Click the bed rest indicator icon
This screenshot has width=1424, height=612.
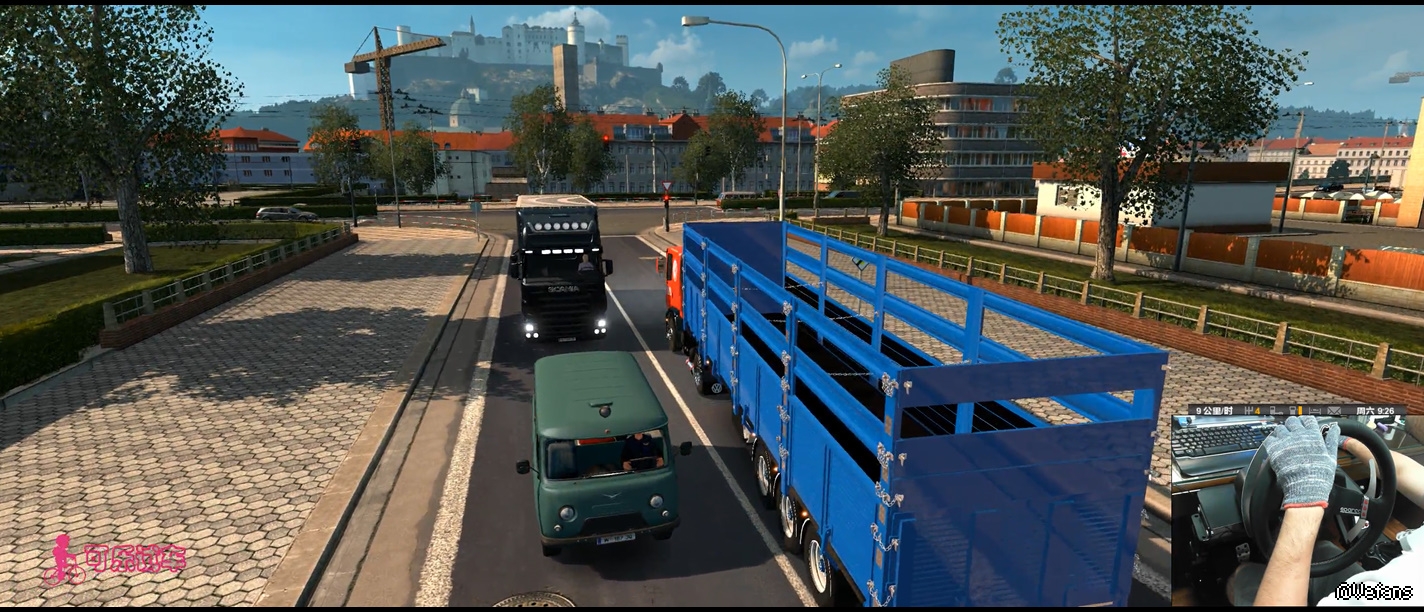[x=1315, y=411]
